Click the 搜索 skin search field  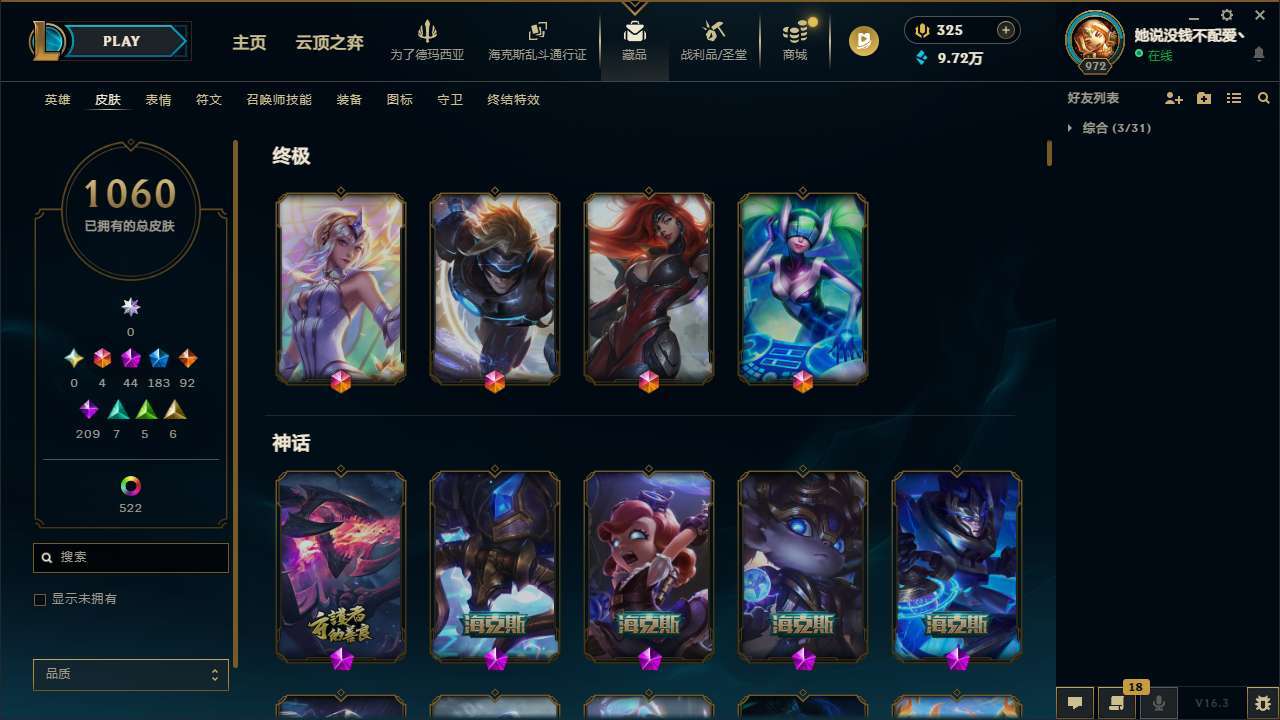(130, 557)
